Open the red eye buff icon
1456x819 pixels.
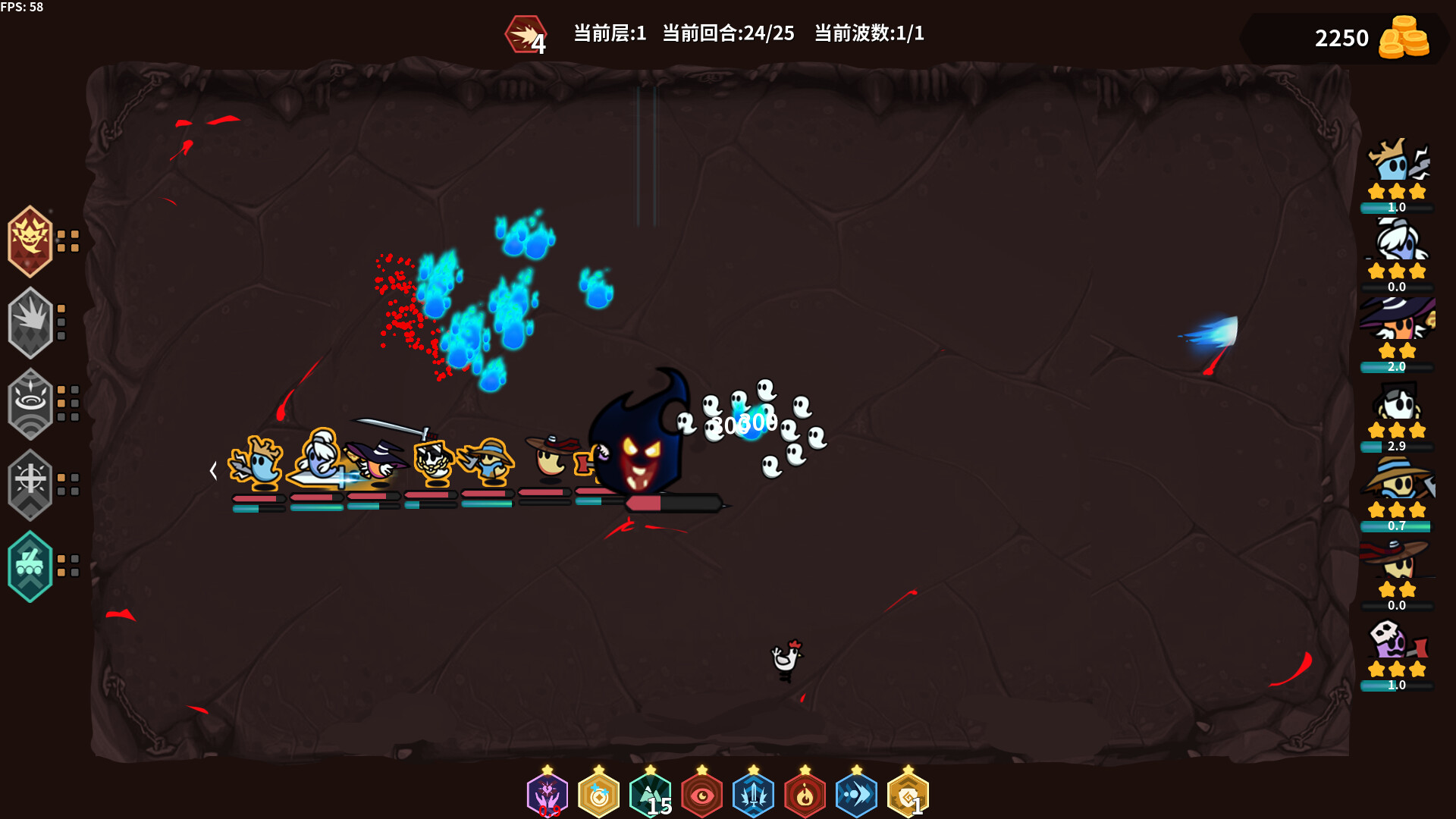(702, 795)
